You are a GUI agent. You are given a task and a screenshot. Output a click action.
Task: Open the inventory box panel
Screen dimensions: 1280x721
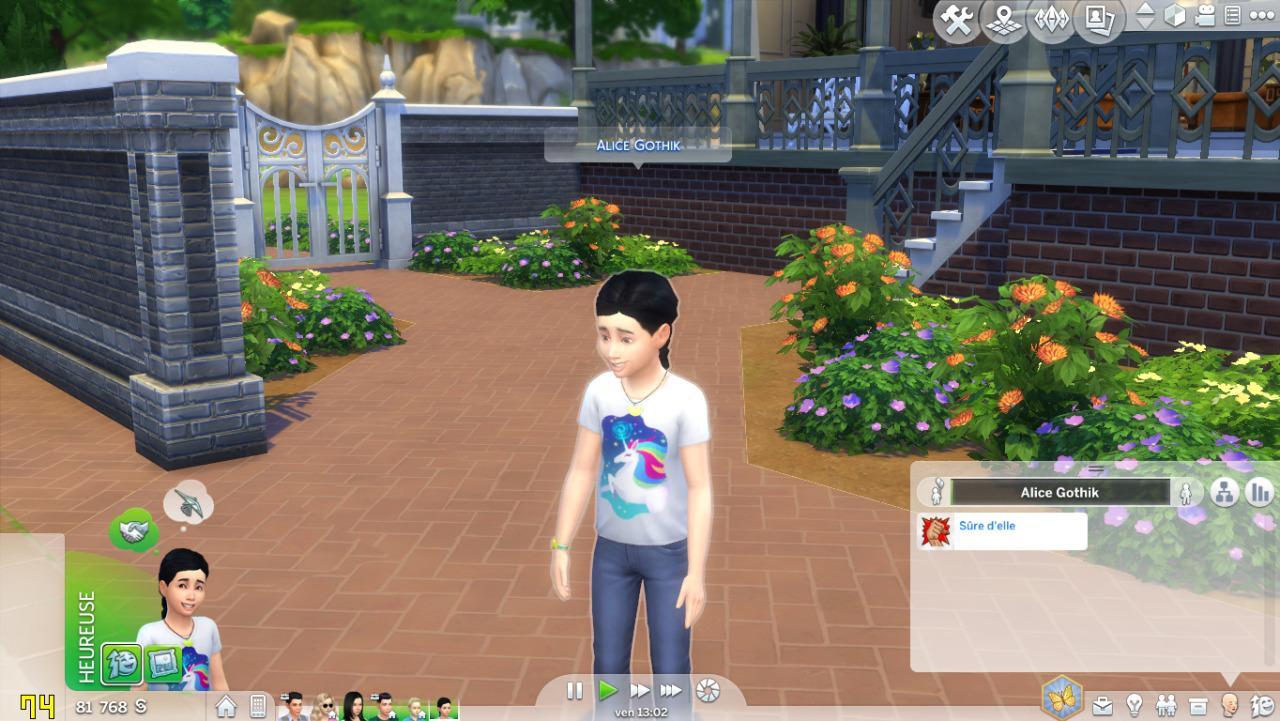point(1198,706)
